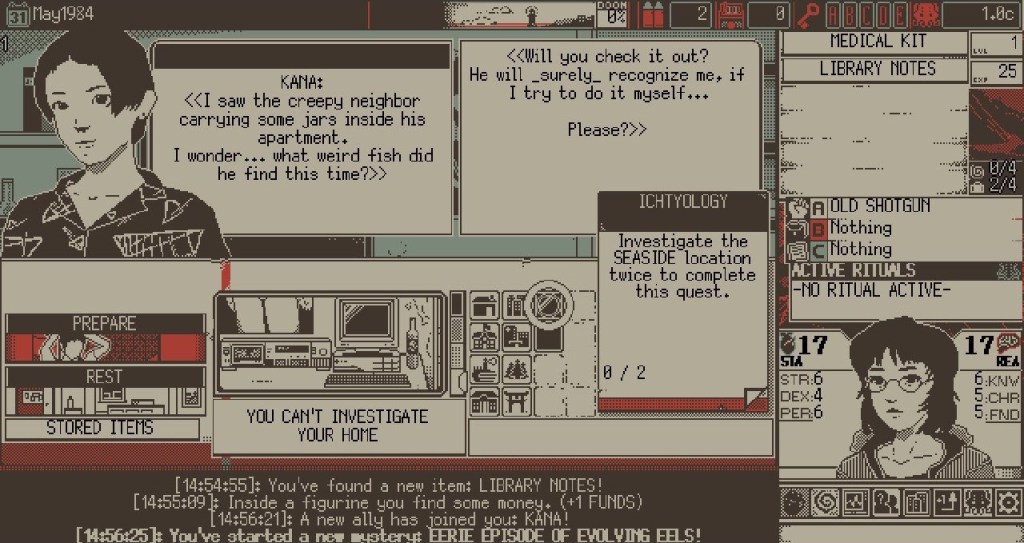The width and height of the screenshot is (1024, 543).
Task: Select the downtown buildings location icon
Action: click(516, 306)
